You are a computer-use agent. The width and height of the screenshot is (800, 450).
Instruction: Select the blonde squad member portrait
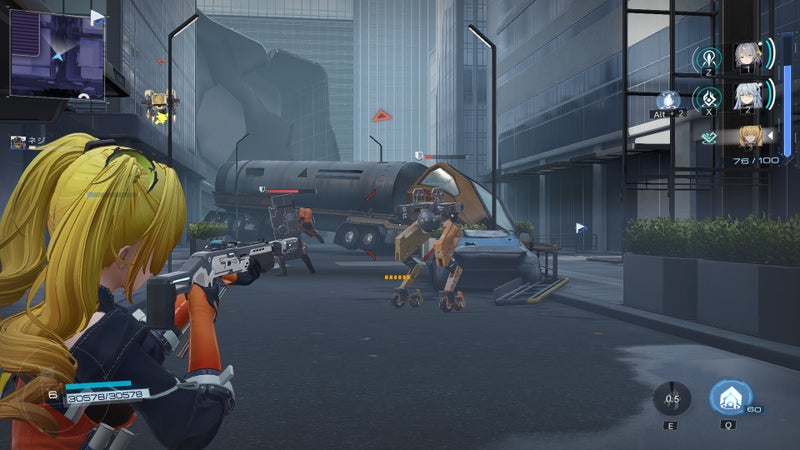tap(750, 136)
